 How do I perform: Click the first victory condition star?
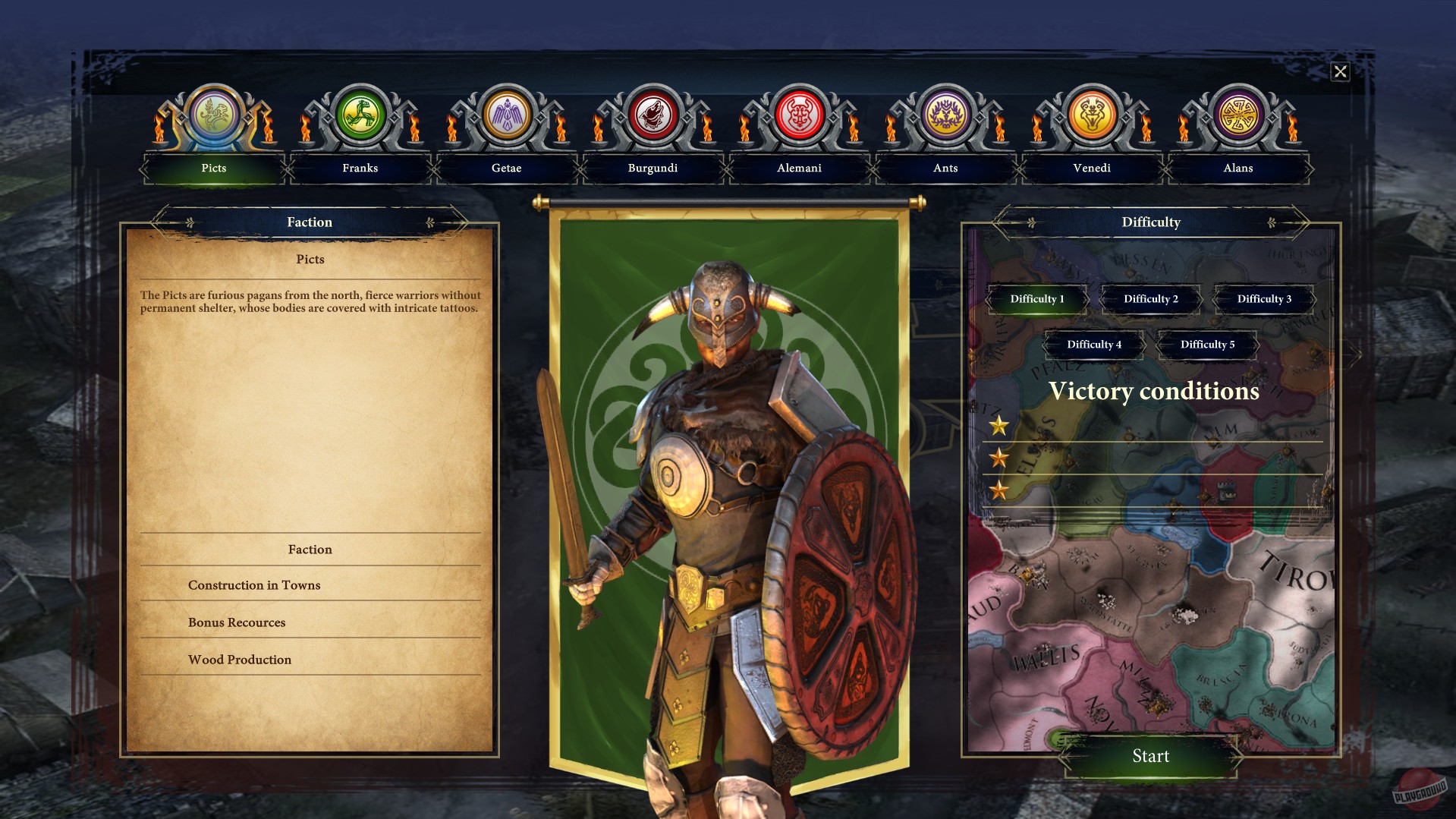[1000, 427]
